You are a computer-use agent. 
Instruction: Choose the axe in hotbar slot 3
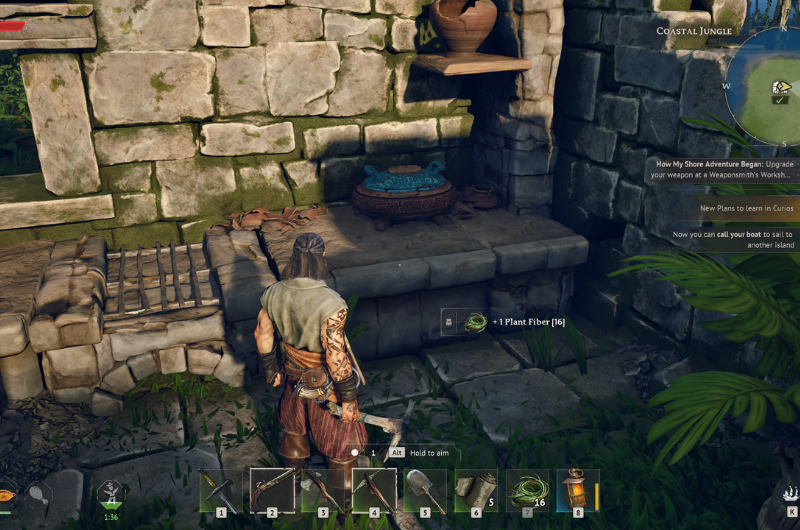[323, 491]
